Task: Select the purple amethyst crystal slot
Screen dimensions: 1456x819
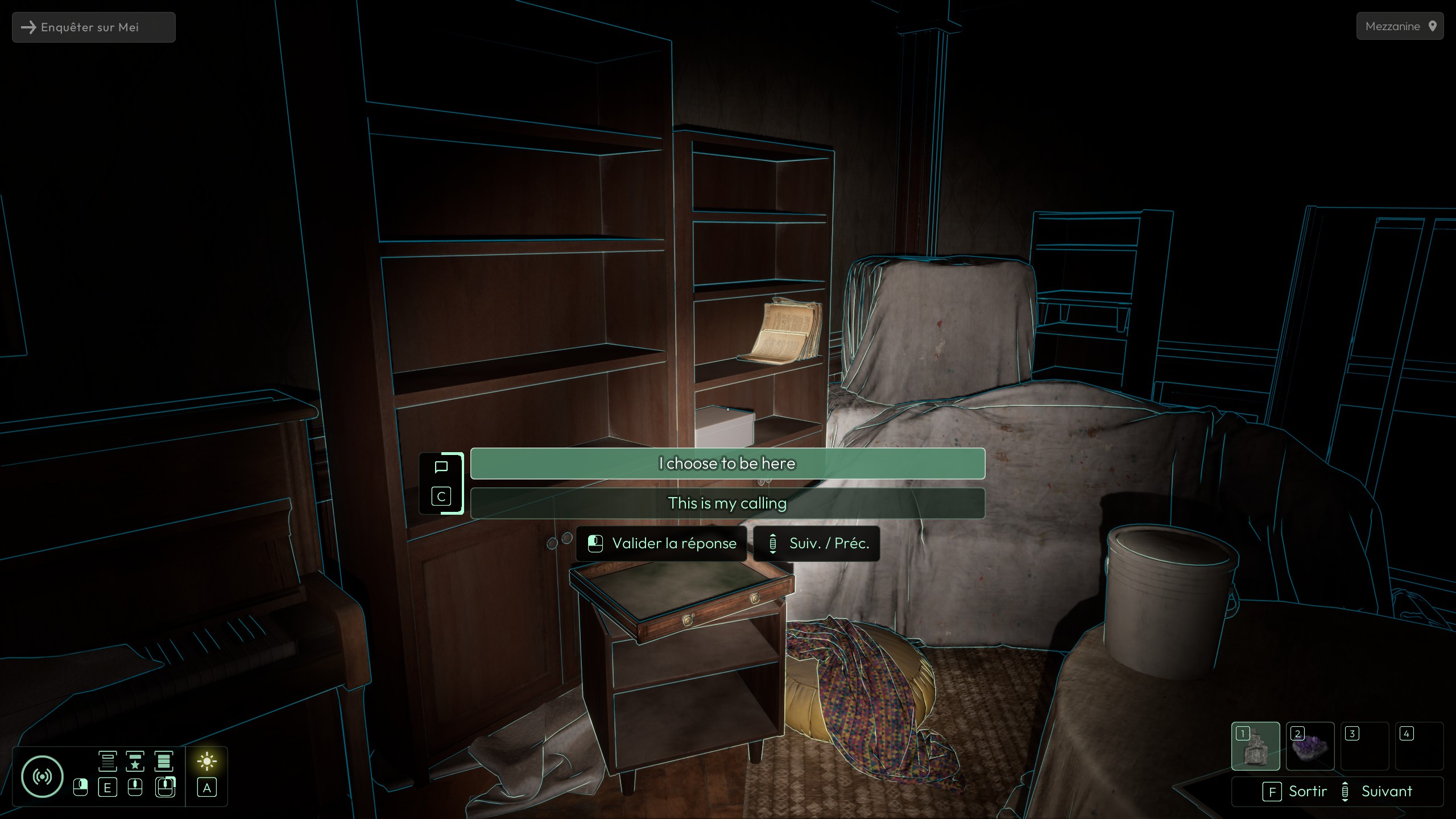Action: point(1310,746)
